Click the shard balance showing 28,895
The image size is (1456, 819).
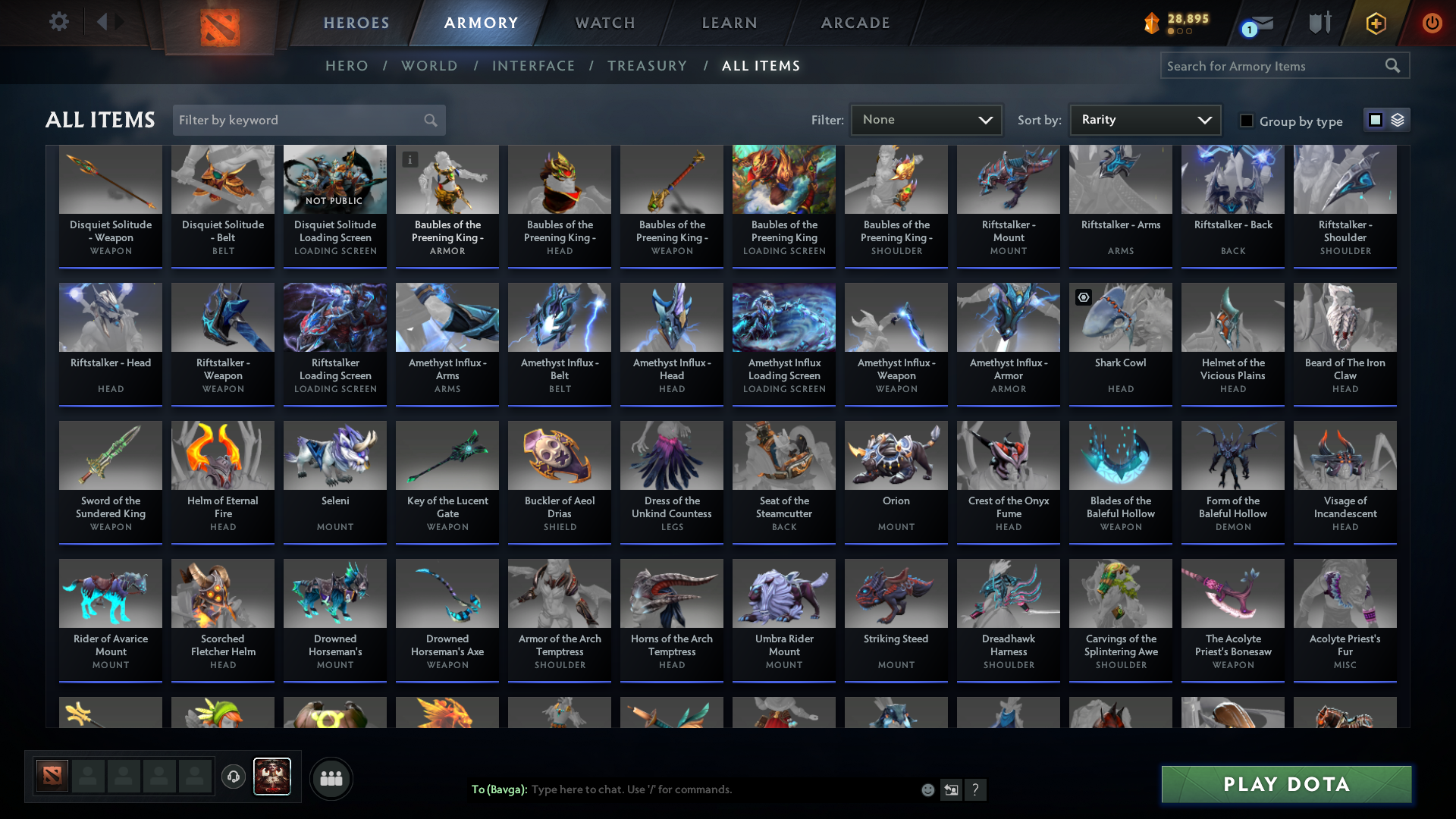coord(1183,23)
